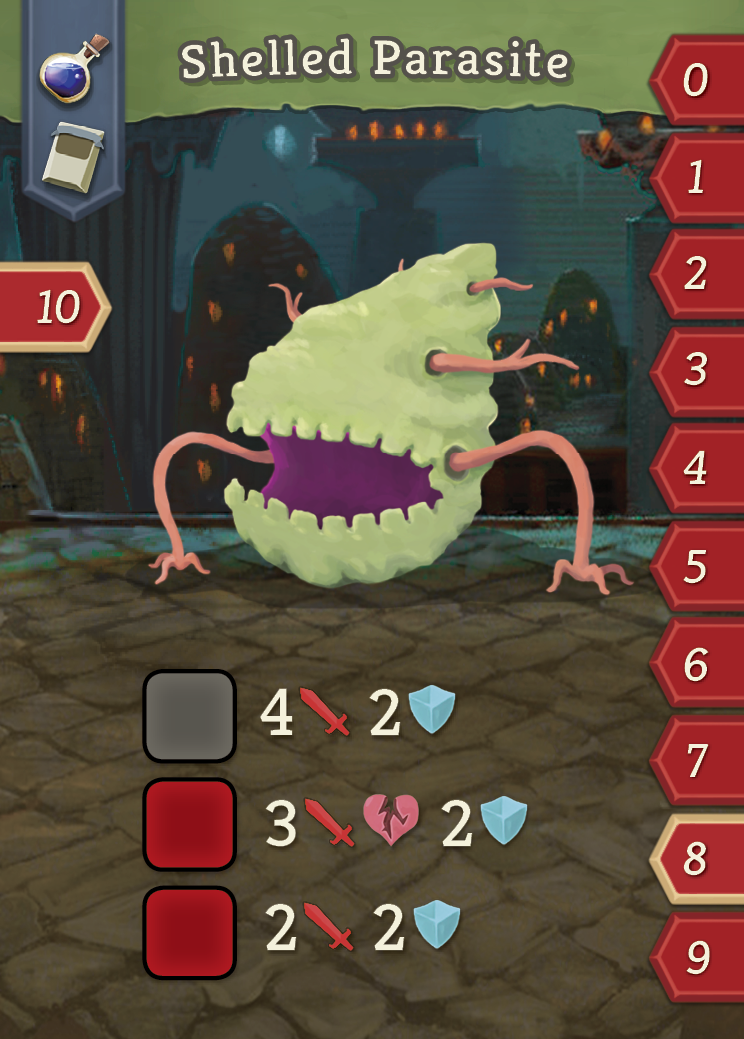Screen dimensions: 744x1039
Task: Select the number 7 red tab
Action: point(697,761)
